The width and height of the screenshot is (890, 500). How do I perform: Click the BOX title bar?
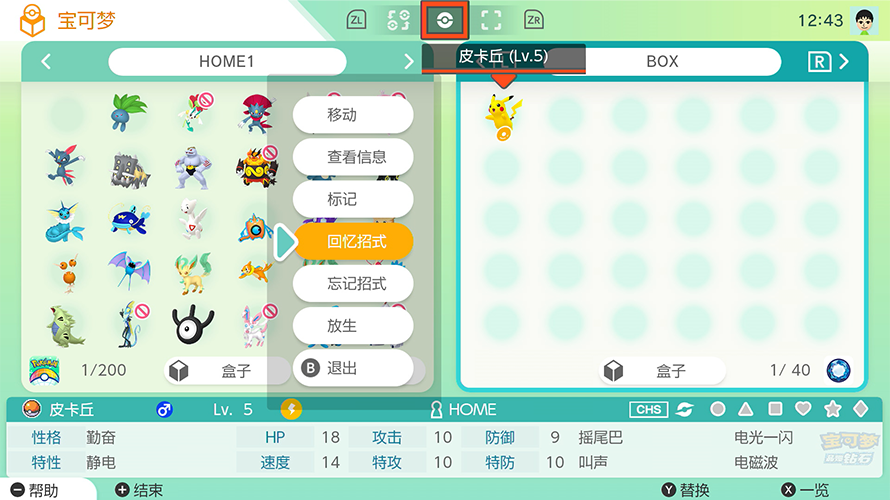click(x=661, y=62)
